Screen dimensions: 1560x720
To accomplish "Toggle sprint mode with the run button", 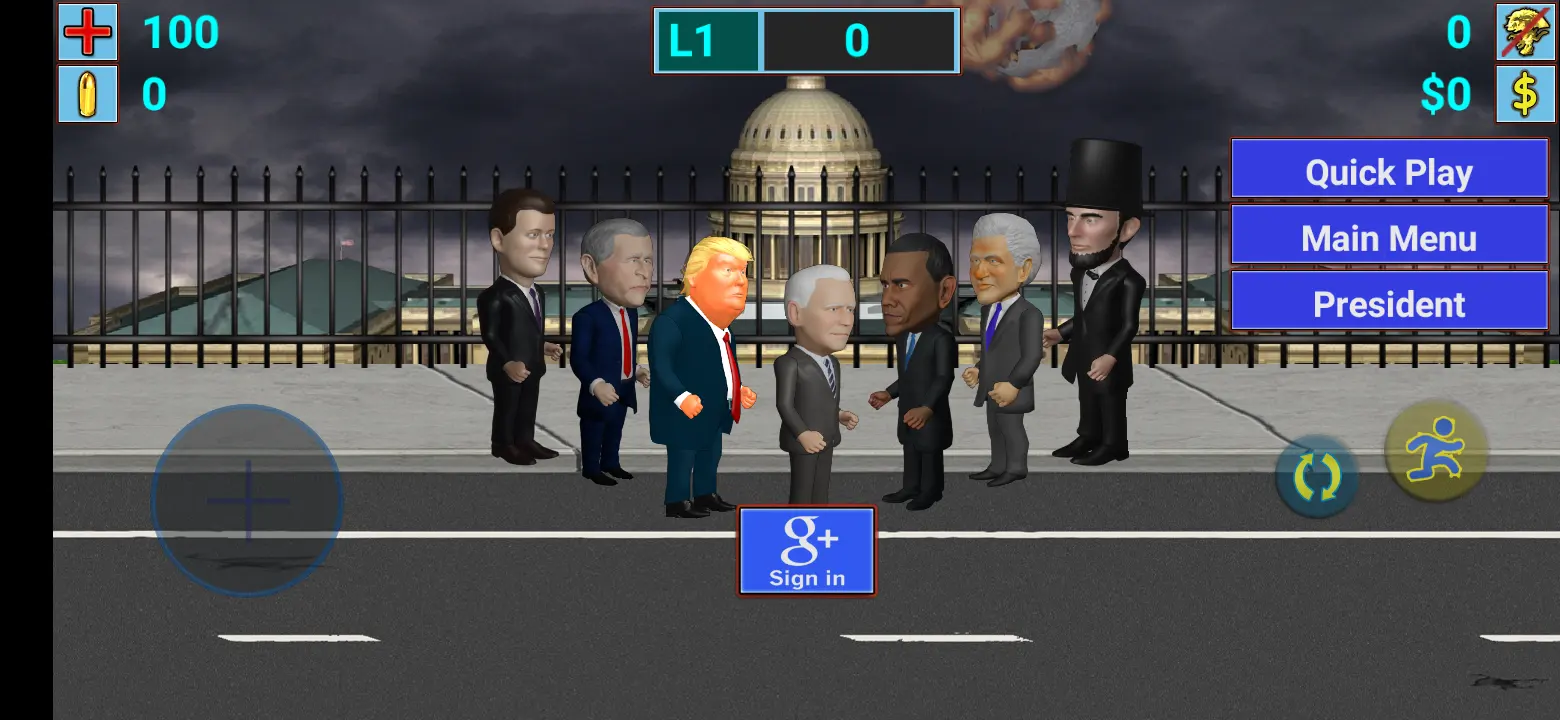I will [x=1435, y=450].
